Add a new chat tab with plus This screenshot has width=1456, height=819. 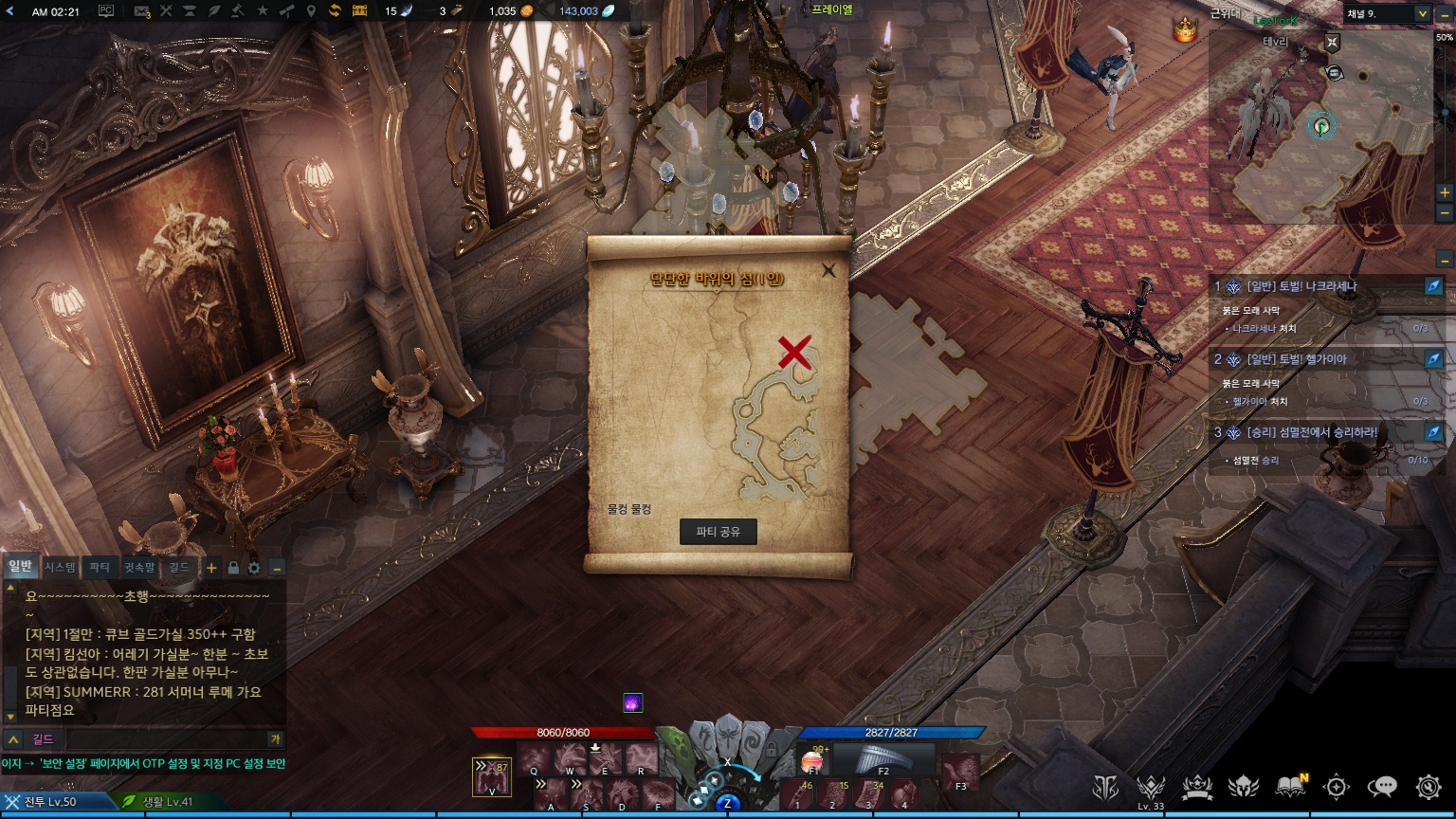tap(211, 568)
